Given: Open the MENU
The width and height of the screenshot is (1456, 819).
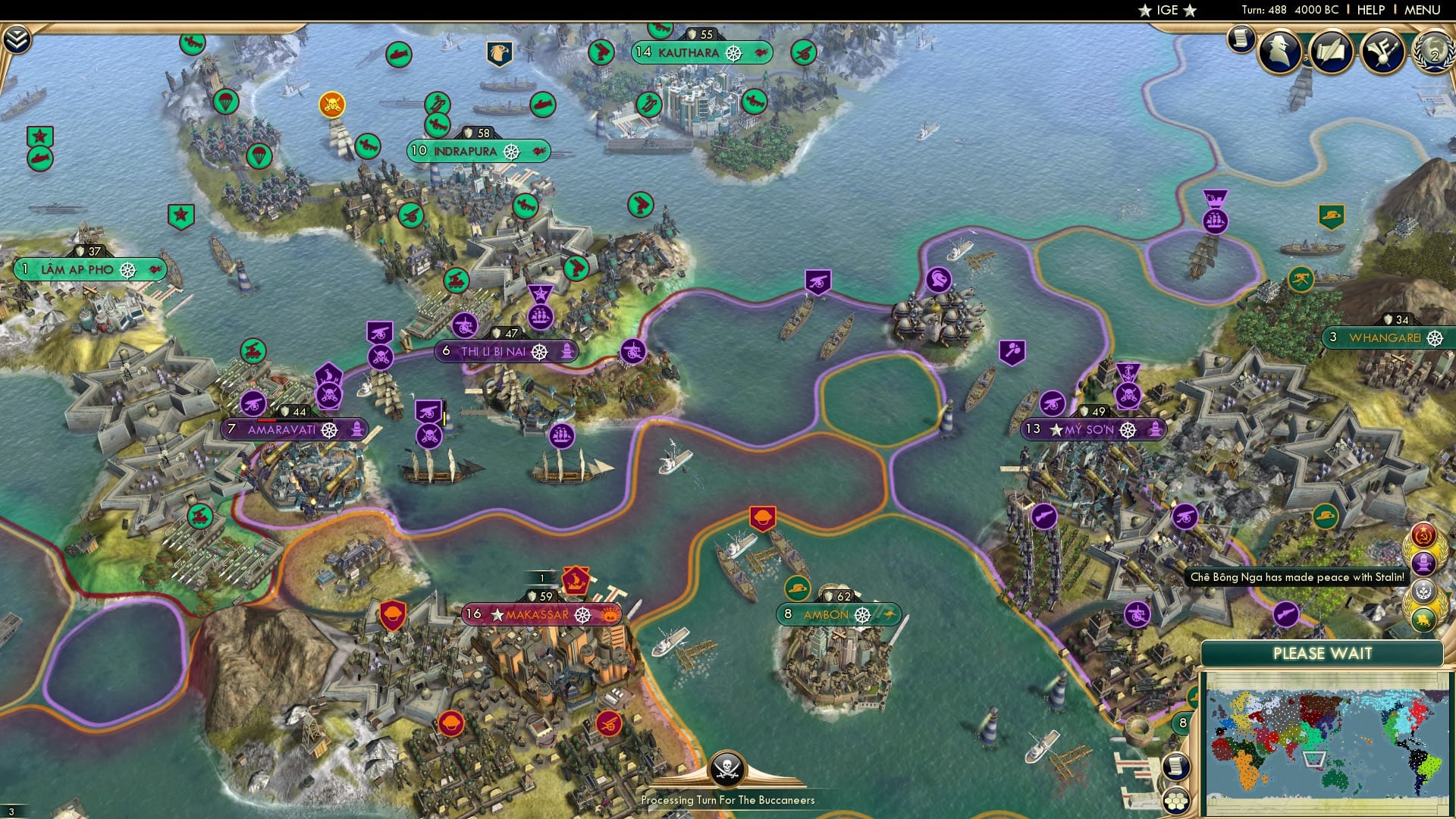Looking at the screenshot, I should tap(1423, 11).
